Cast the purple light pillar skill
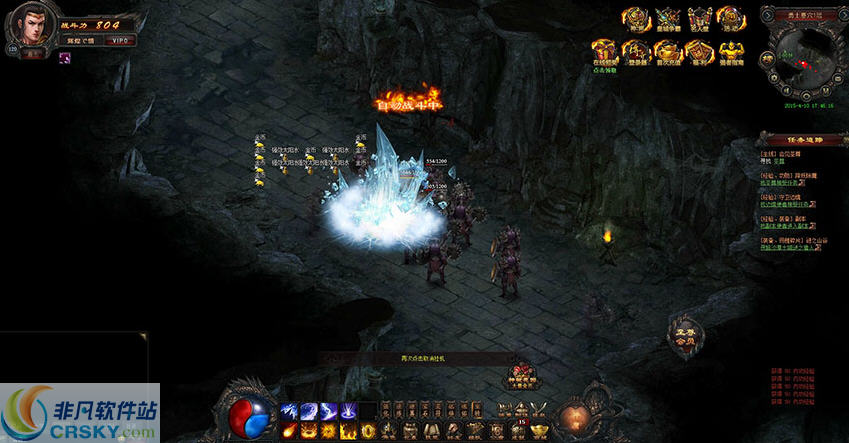This screenshot has height=443, width=849. [x=349, y=411]
